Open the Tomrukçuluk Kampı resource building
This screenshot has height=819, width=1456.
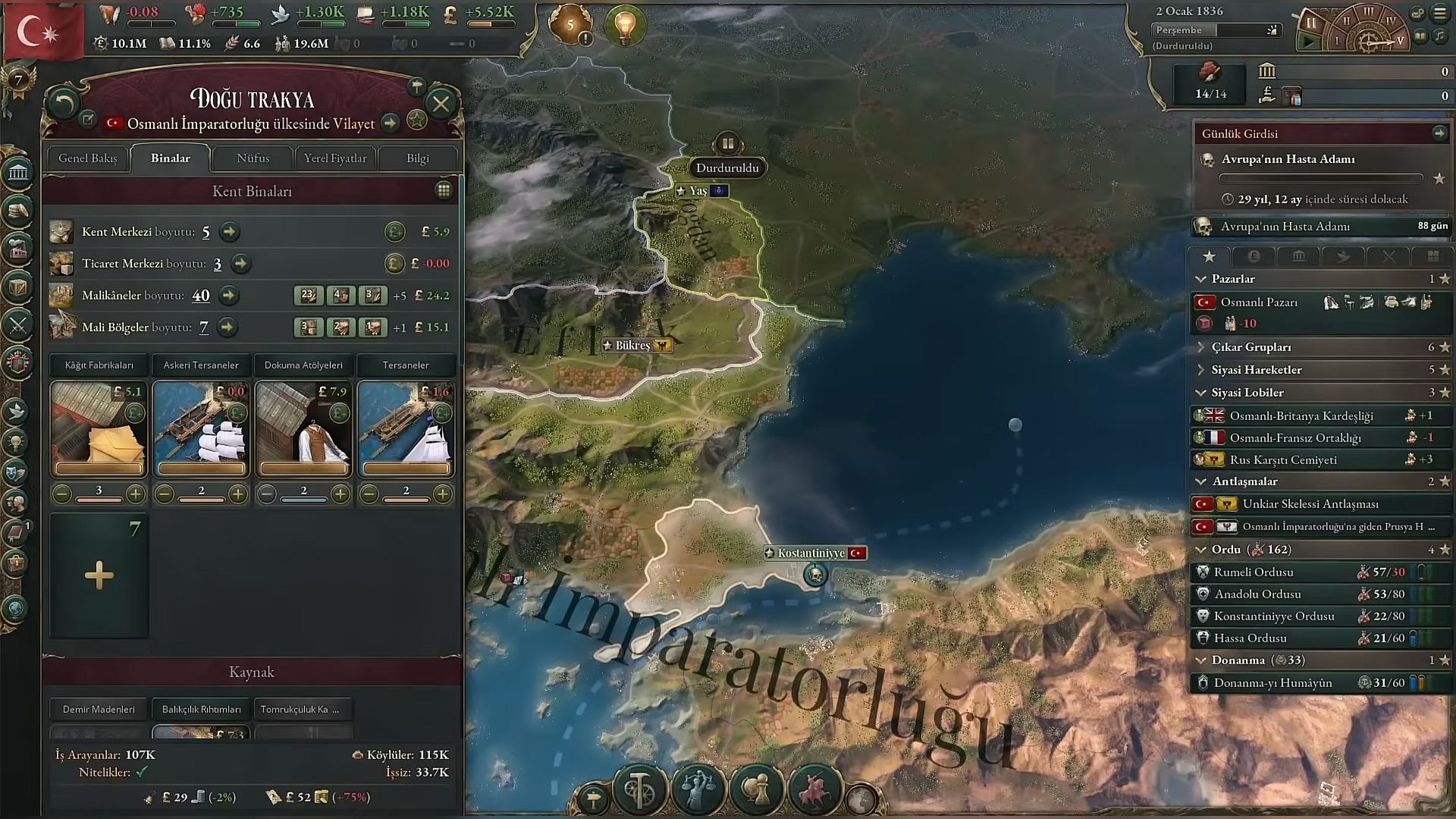[303, 710]
